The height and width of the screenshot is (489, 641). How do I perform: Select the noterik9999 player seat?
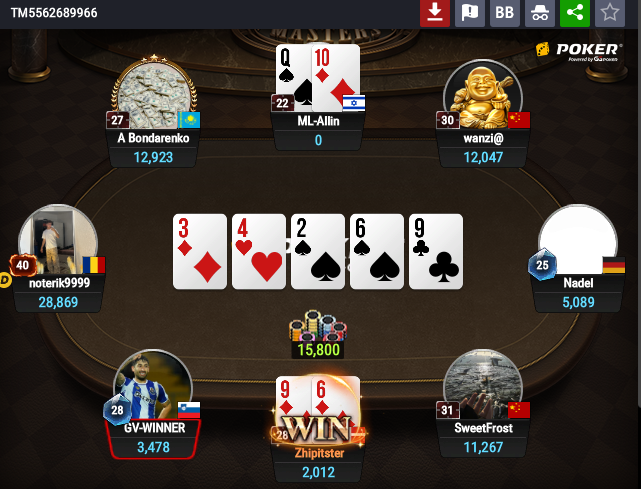(x=58, y=245)
